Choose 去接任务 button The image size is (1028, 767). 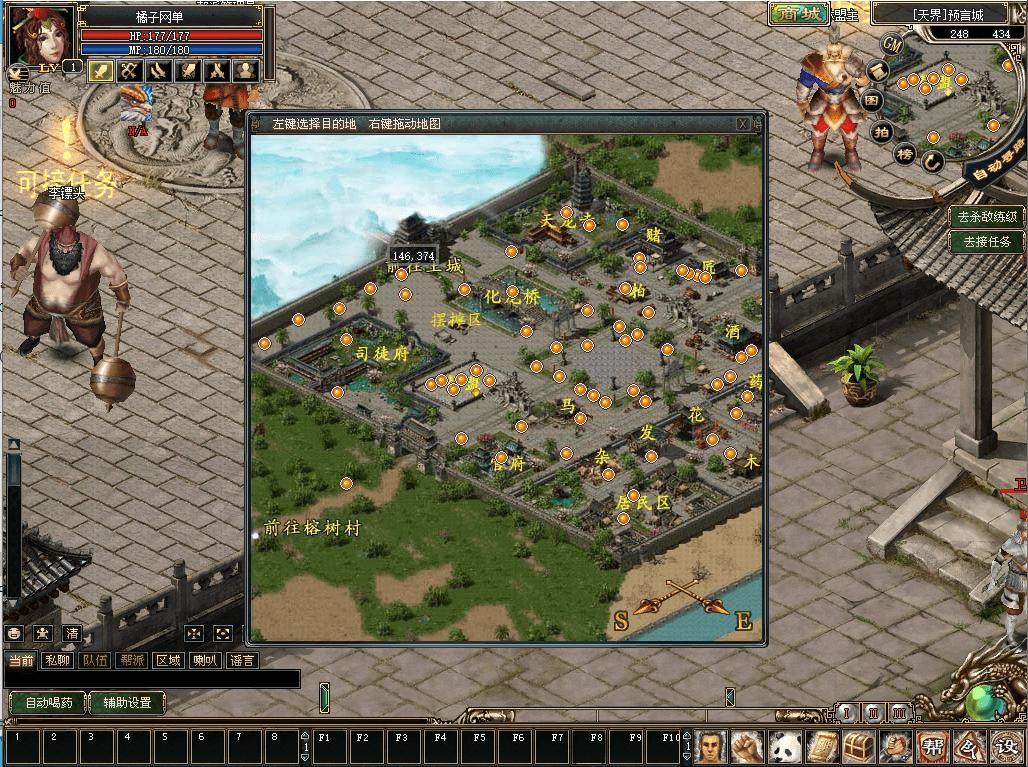[987, 241]
